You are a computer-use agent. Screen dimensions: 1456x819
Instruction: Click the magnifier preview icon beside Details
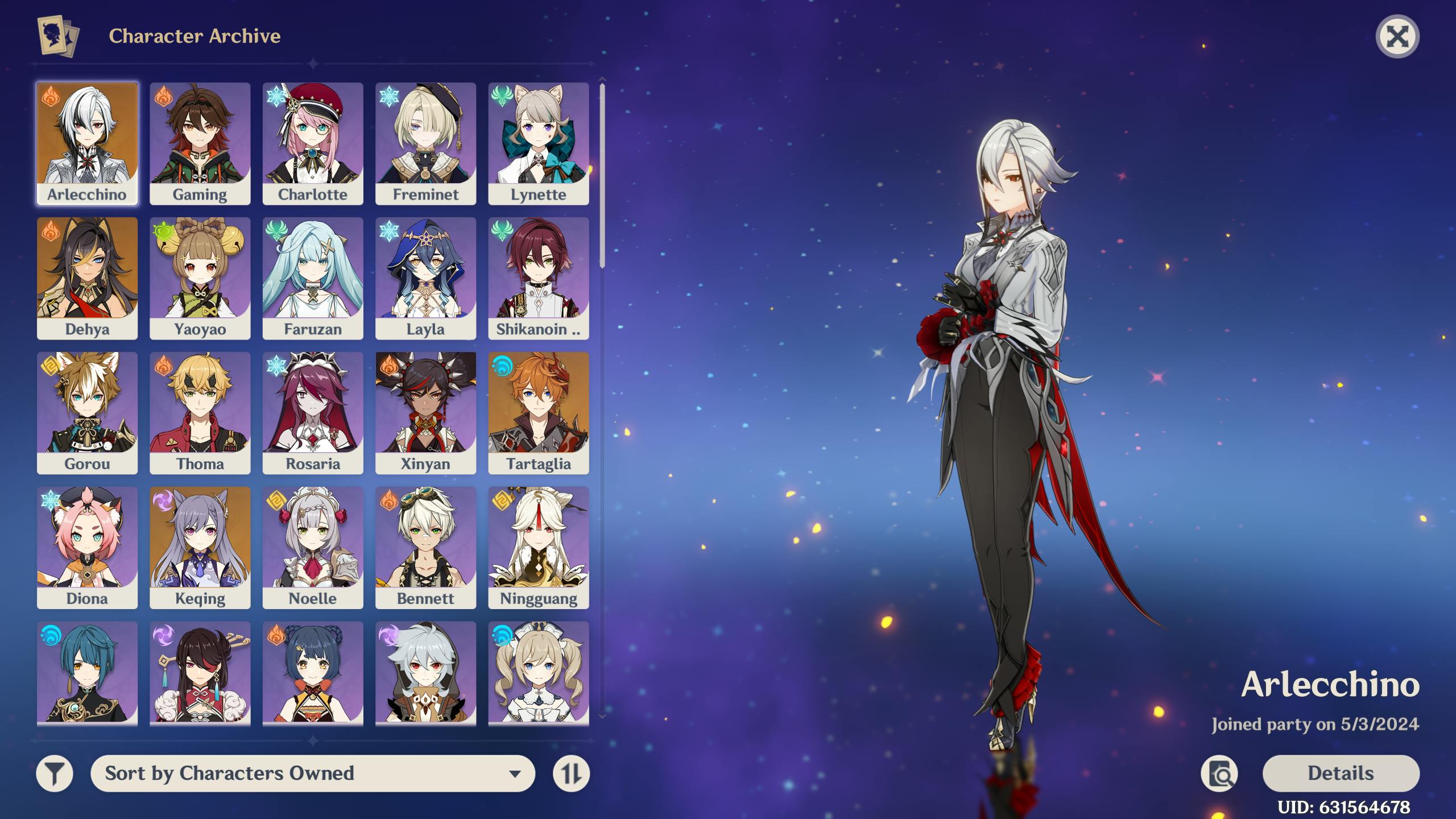[1219, 773]
